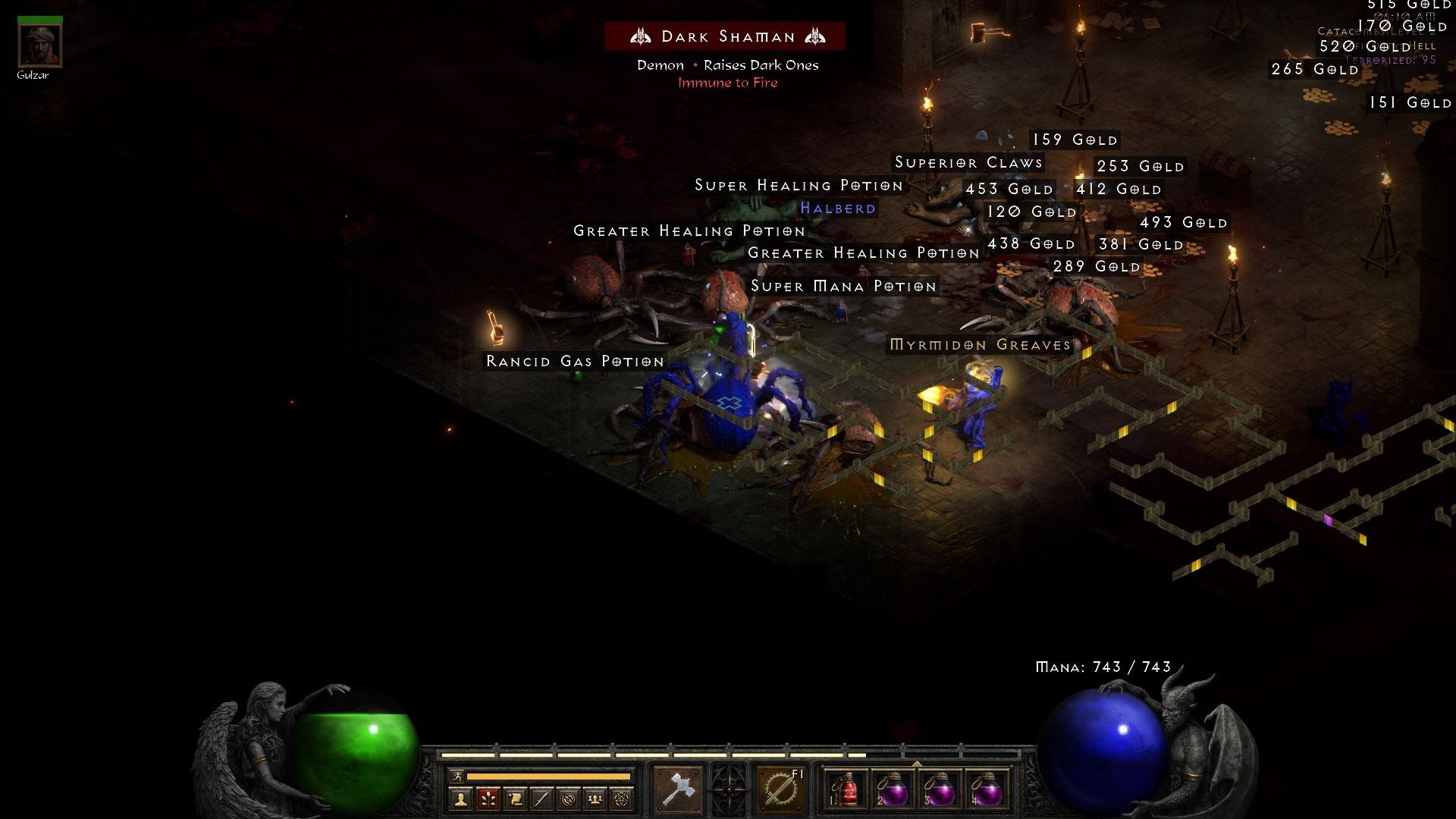1456x819 pixels.
Task: Pick up the Rancid Gas Potion
Action: coord(575,362)
